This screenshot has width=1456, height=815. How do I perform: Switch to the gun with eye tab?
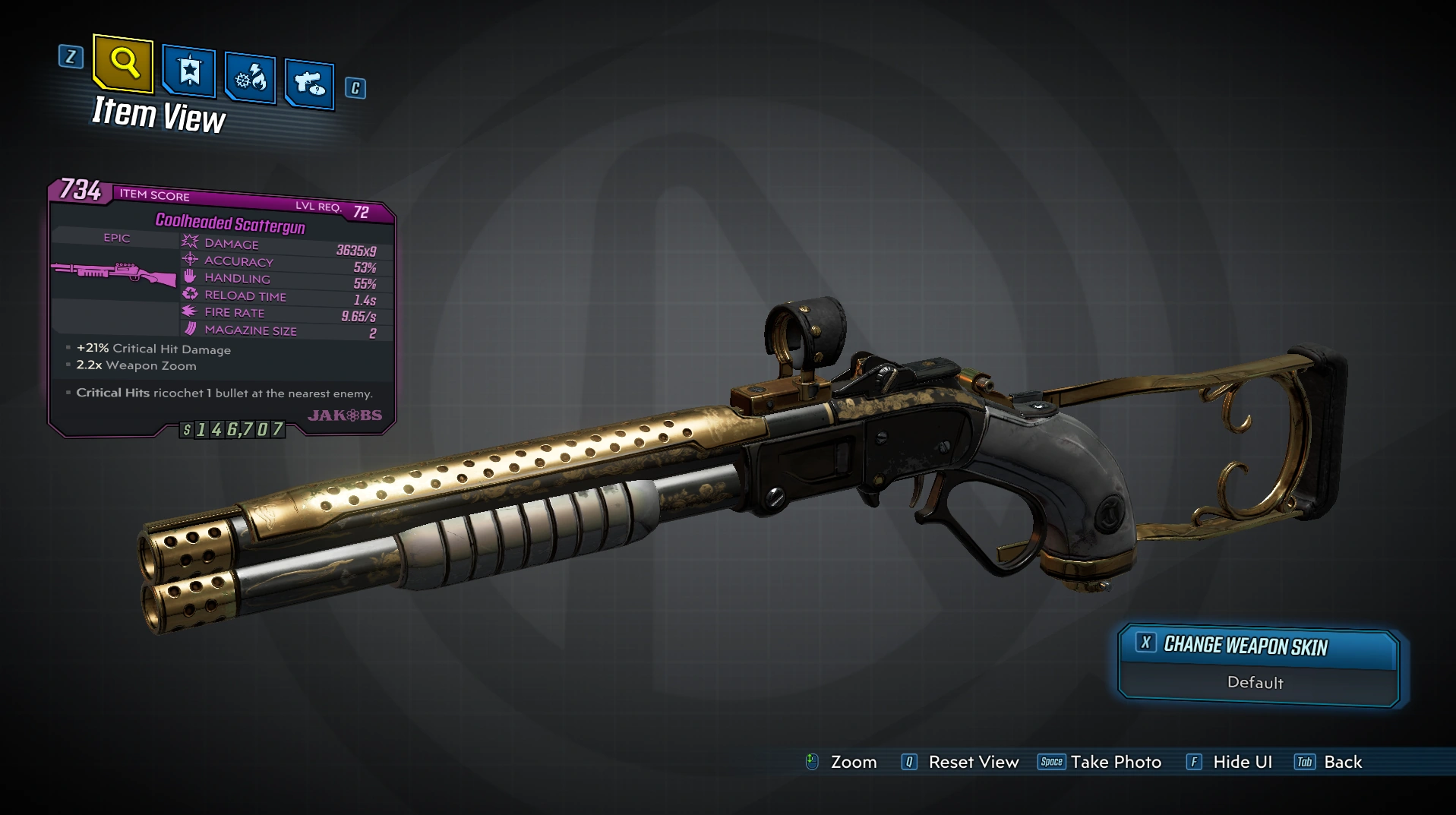pyautogui.click(x=309, y=83)
